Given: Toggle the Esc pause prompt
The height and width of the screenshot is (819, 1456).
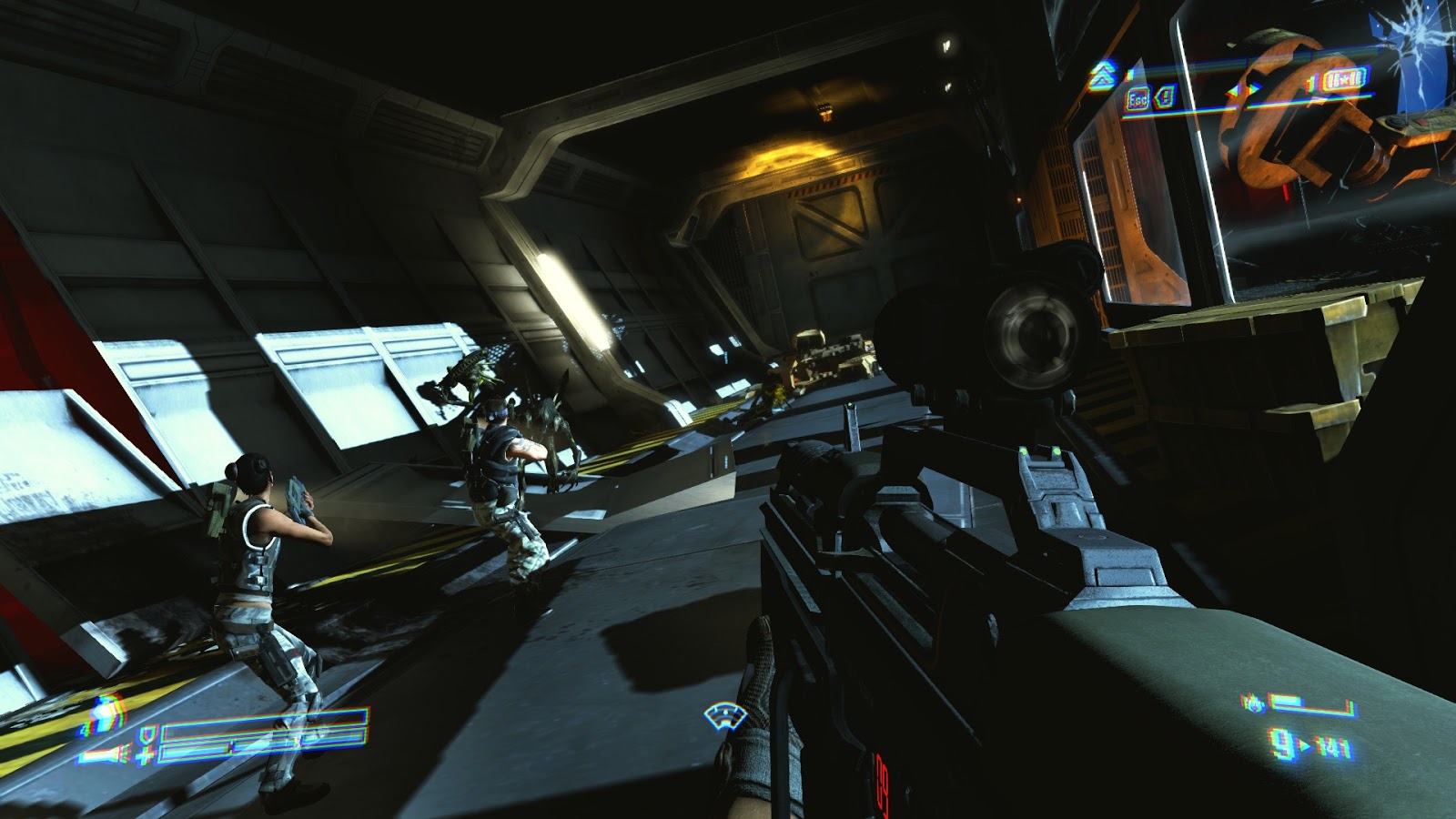Looking at the screenshot, I should click(x=1137, y=97).
